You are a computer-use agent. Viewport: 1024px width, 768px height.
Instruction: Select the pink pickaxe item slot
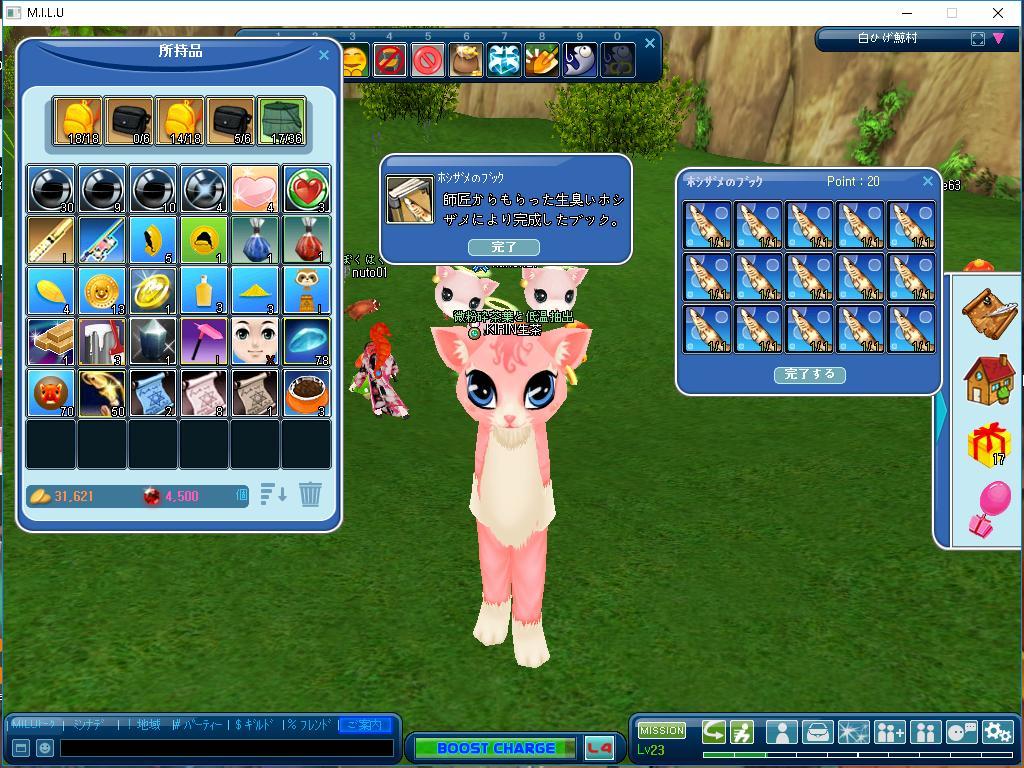204,342
